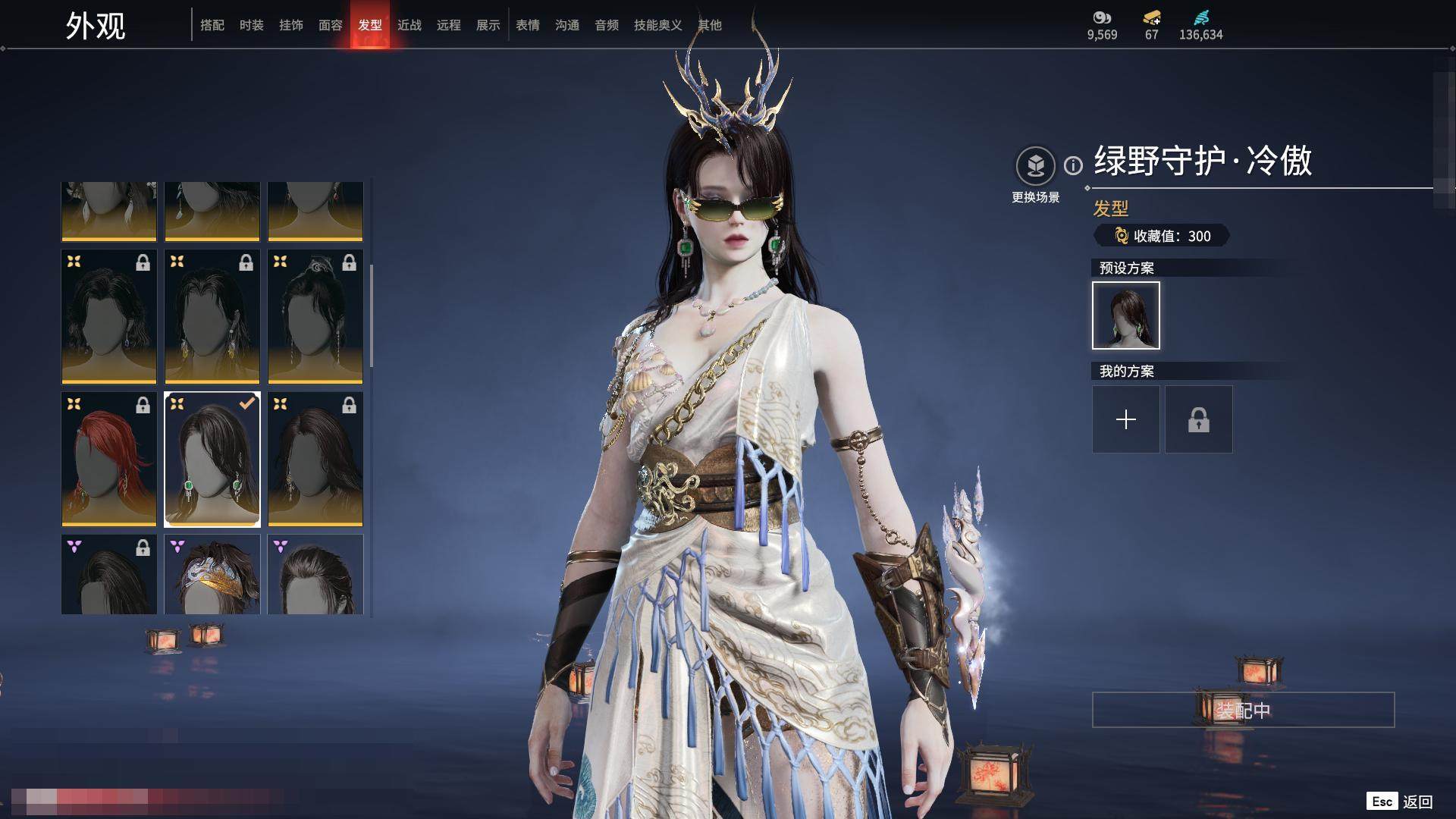Select the hairstyle with golden headband
Image resolution: width=1456 pixels, height=819 pixels.
[212, 575]
